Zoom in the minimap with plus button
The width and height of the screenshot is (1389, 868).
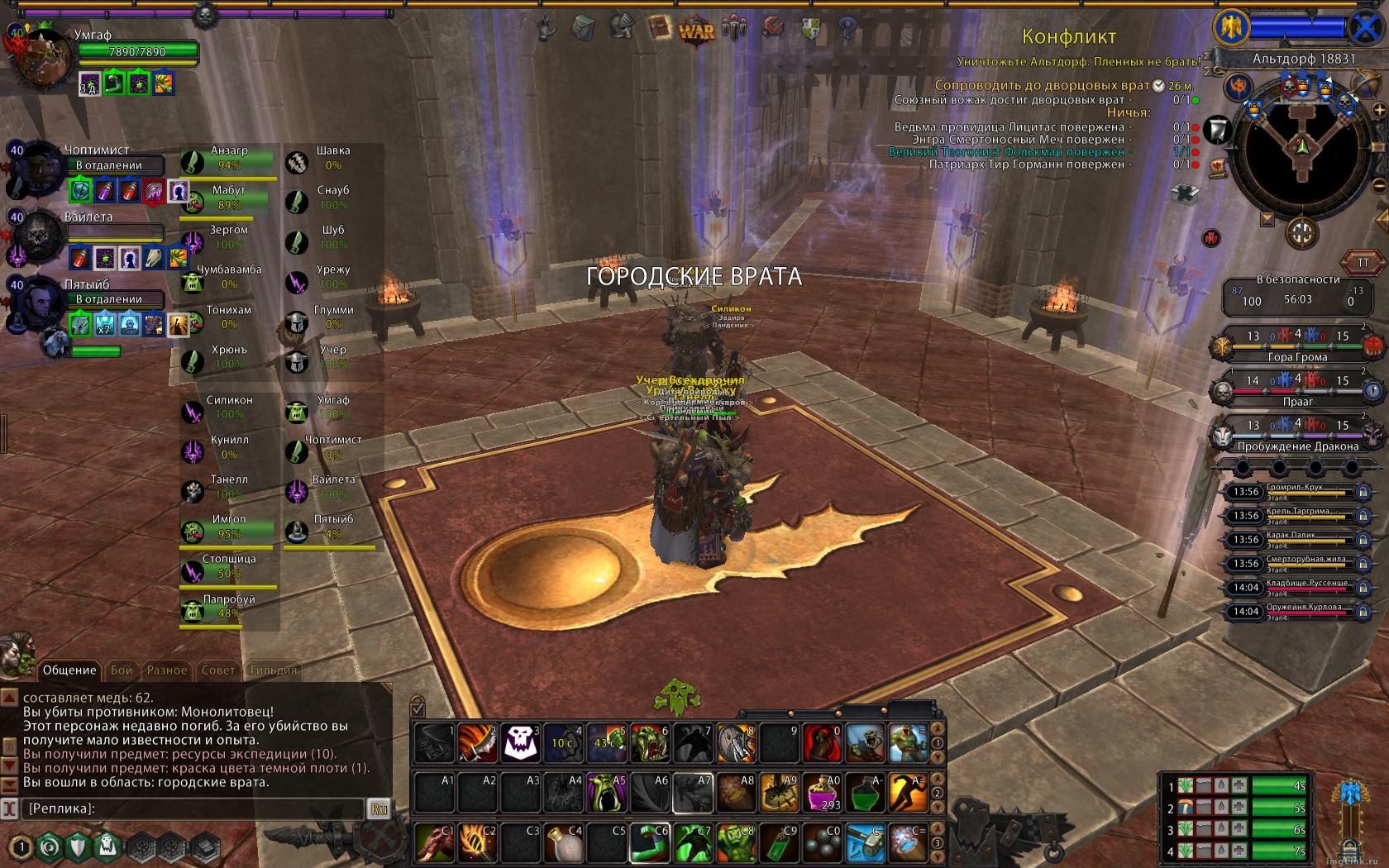[1378, 110]
